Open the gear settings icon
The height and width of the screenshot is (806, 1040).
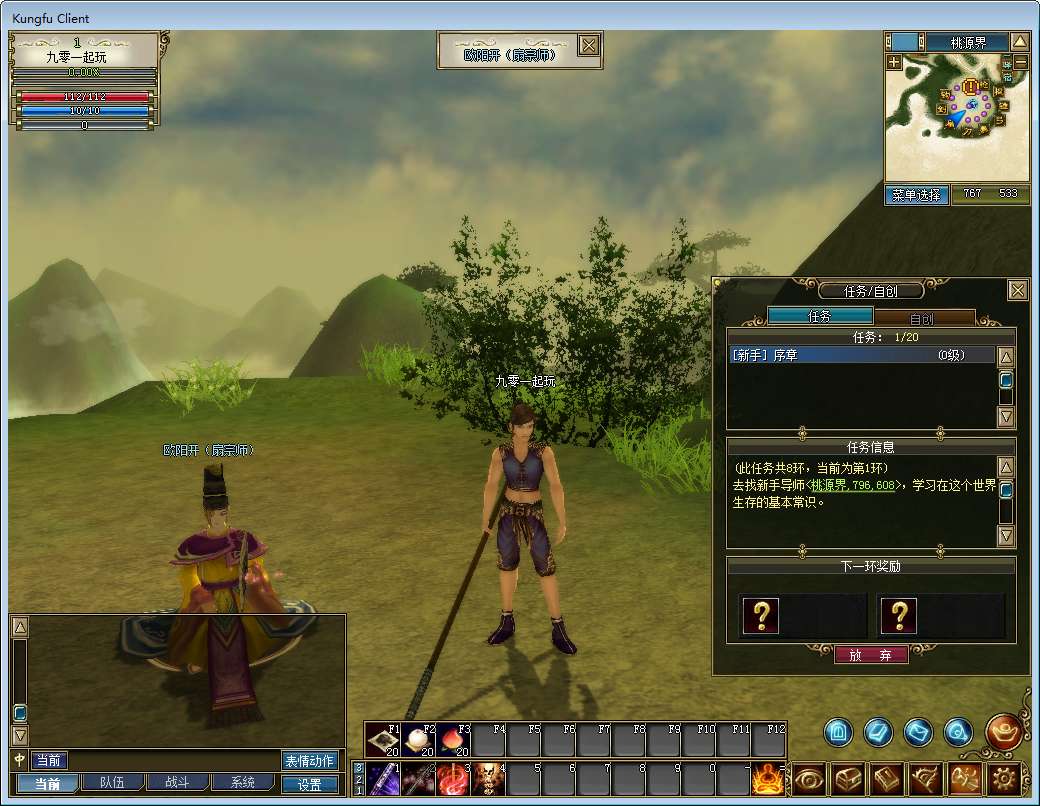pos(1004,778)
